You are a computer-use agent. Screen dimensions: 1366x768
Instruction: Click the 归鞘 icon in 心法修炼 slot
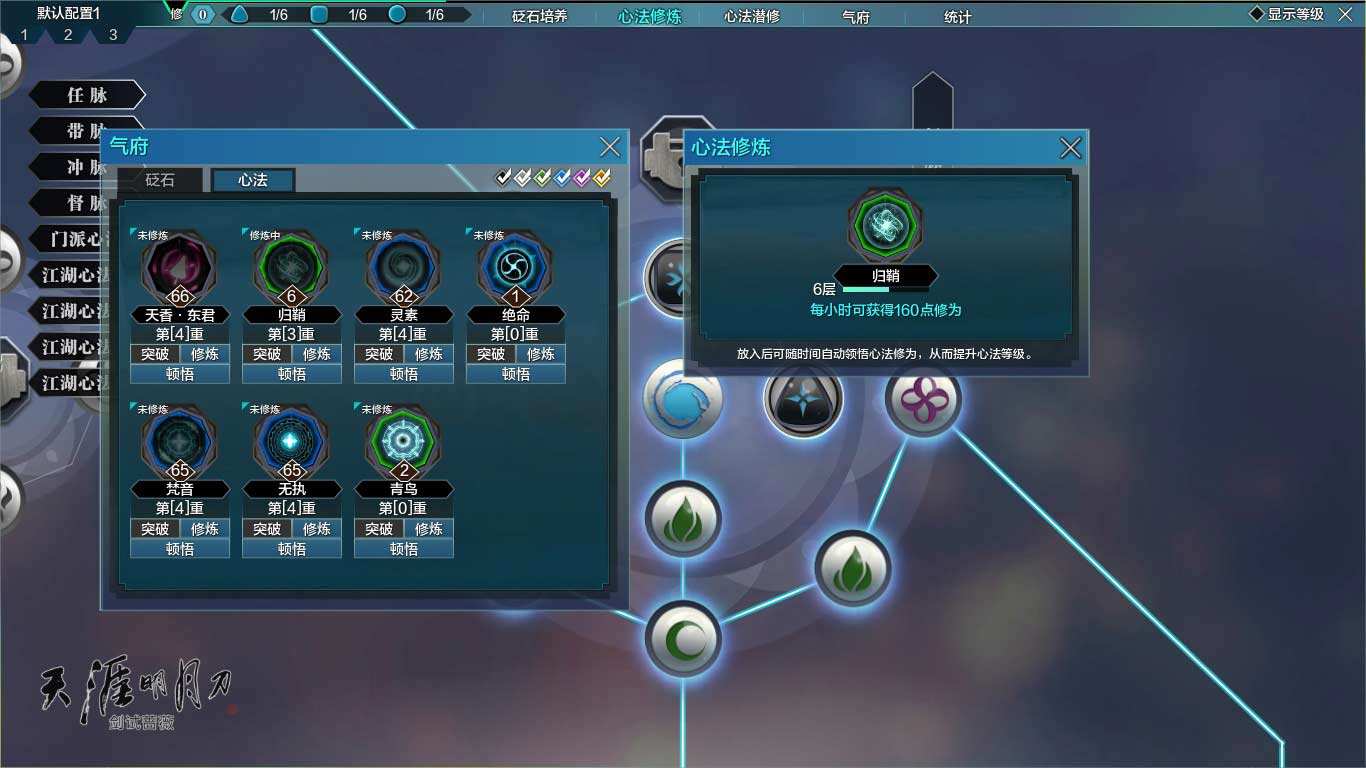pos(885,227)
